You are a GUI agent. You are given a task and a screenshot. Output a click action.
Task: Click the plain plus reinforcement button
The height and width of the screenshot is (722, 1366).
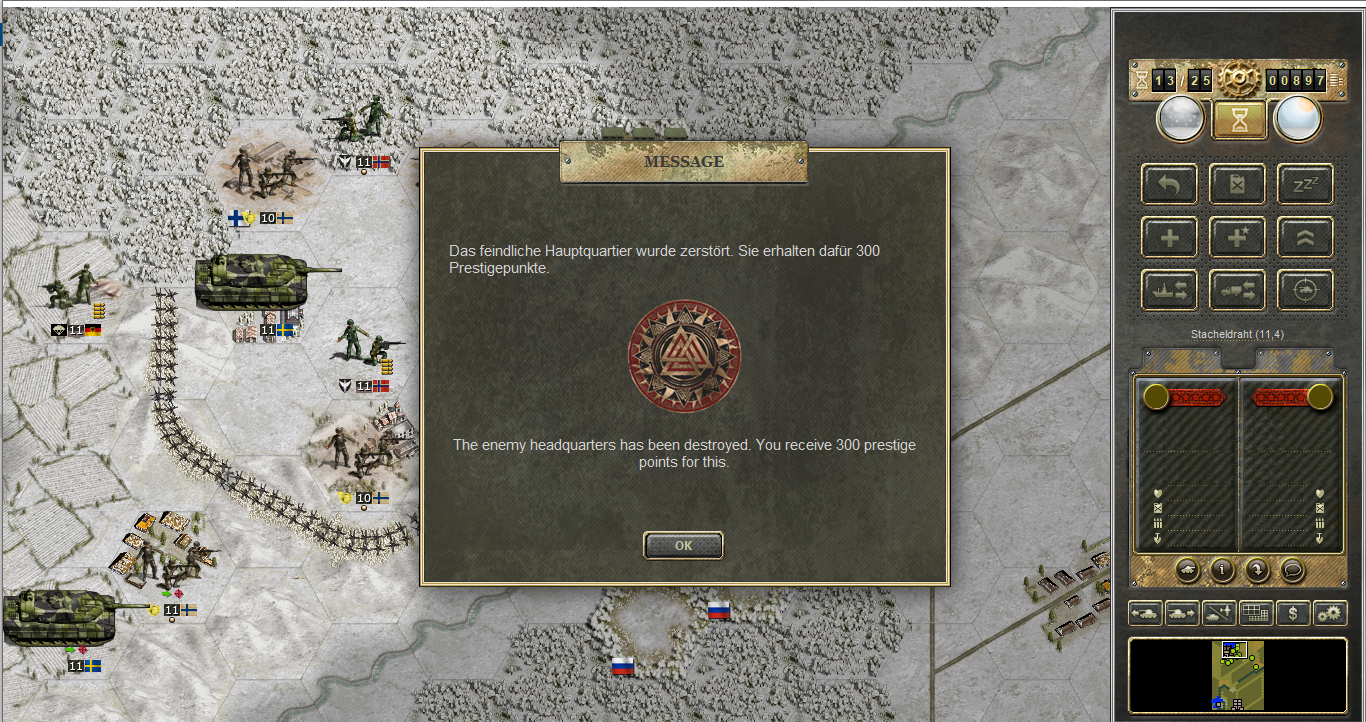1171,237
